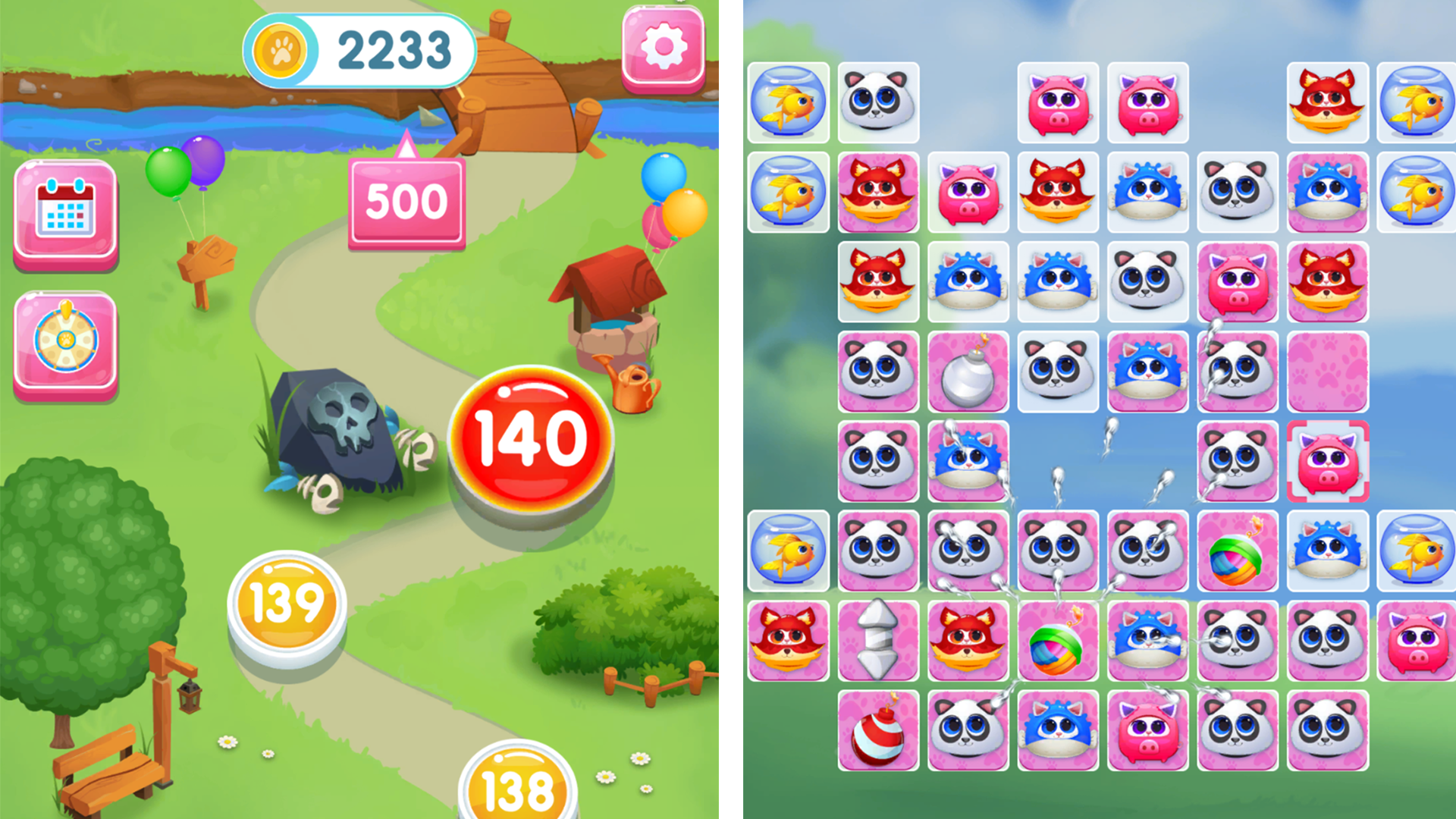
Task: Select the silver bomb booster tile
Action: [967, 372]
